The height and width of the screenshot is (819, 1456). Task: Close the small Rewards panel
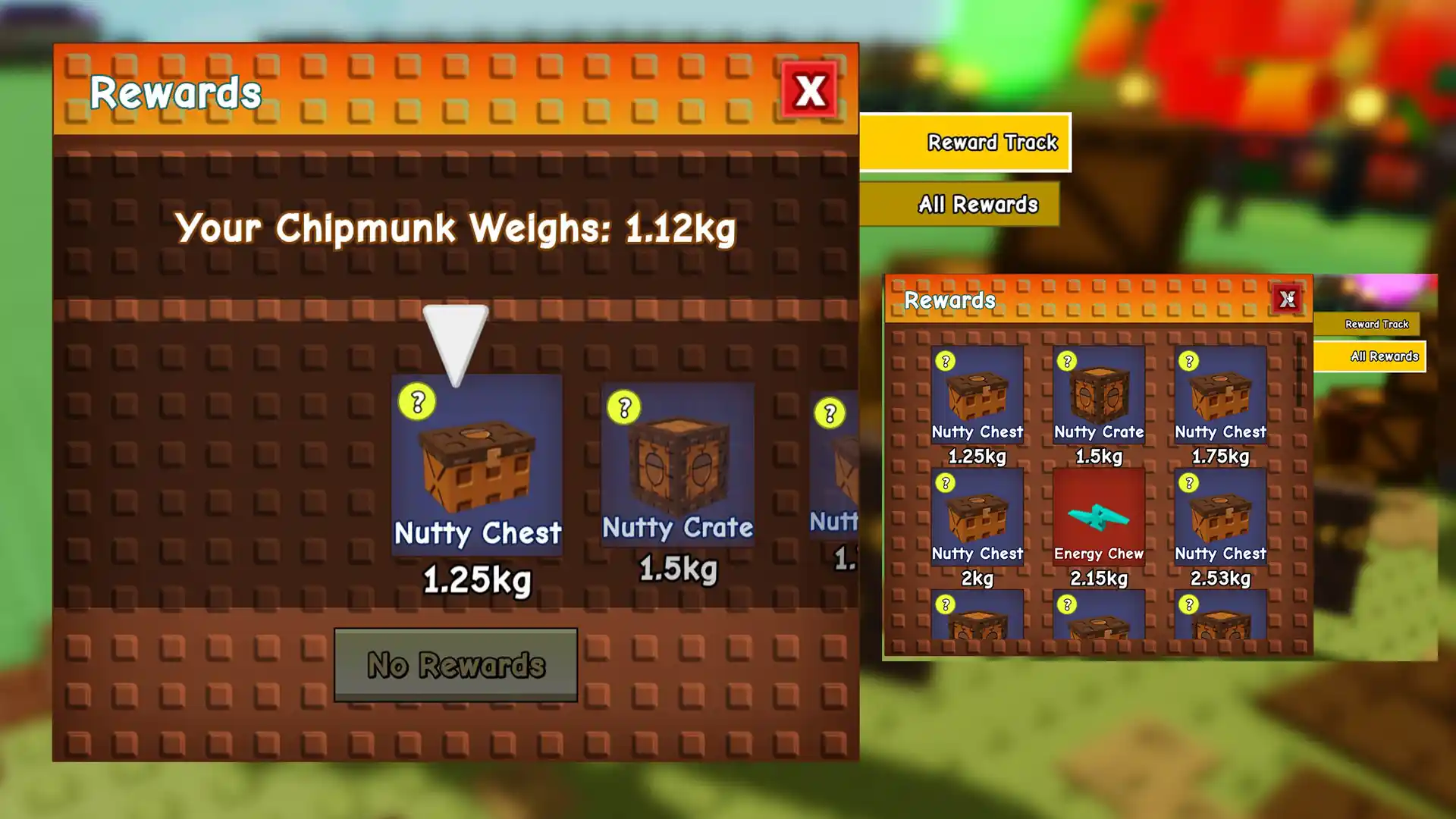point(1287,300)
